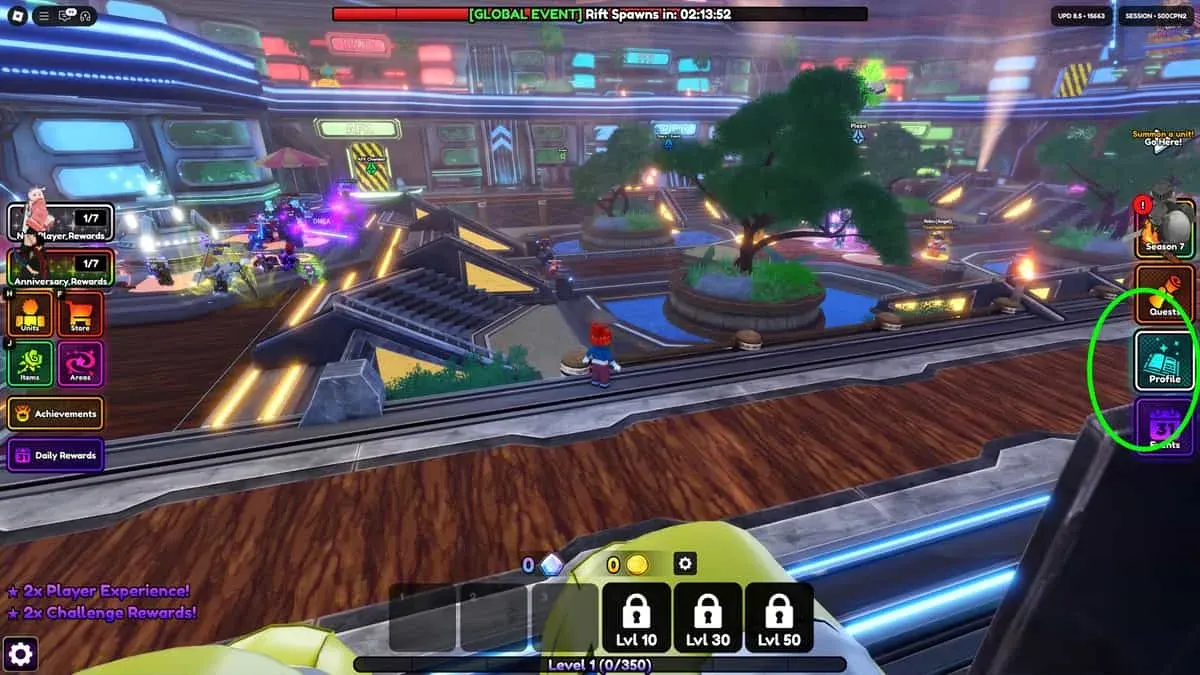This screenshot has height=675, width=1200.
Task: Open the Season 7 pass
Action: coord(1163,228)
